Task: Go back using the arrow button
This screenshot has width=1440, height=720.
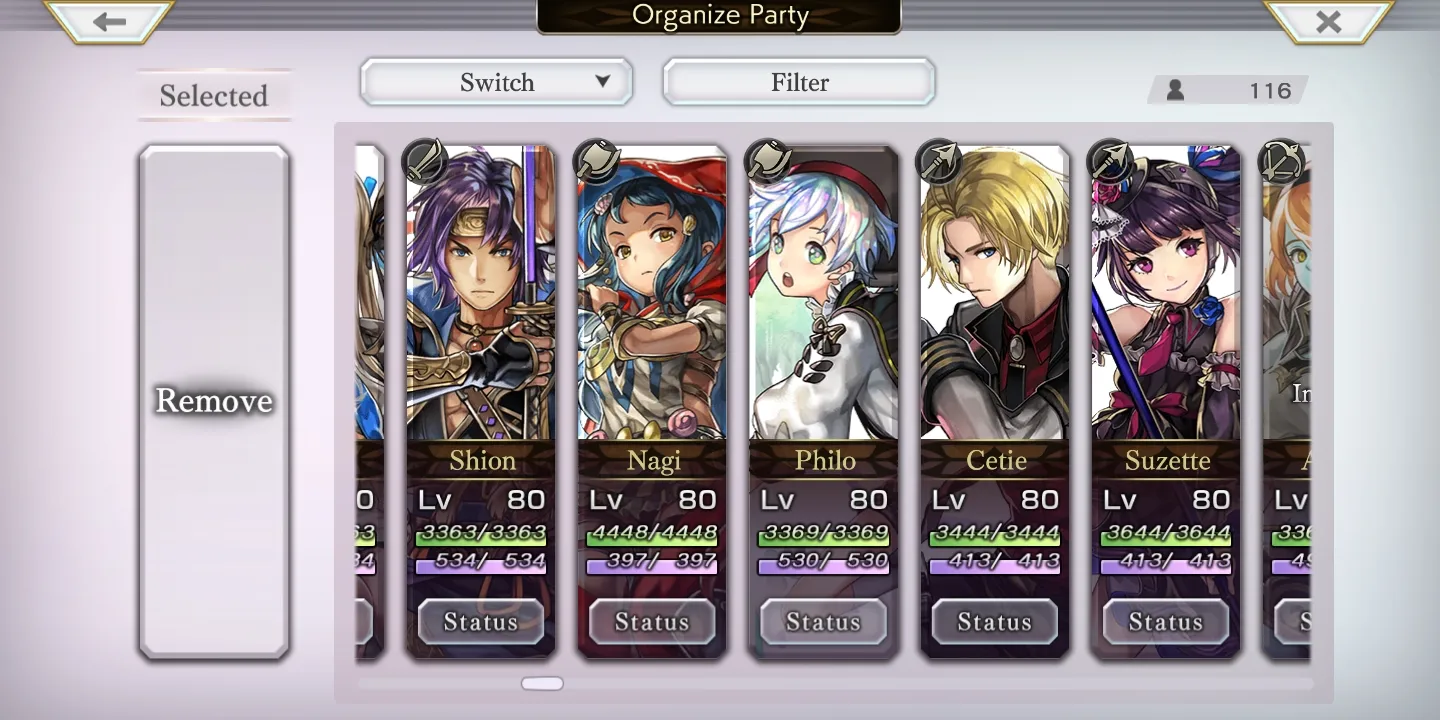Action: (109, 21)
